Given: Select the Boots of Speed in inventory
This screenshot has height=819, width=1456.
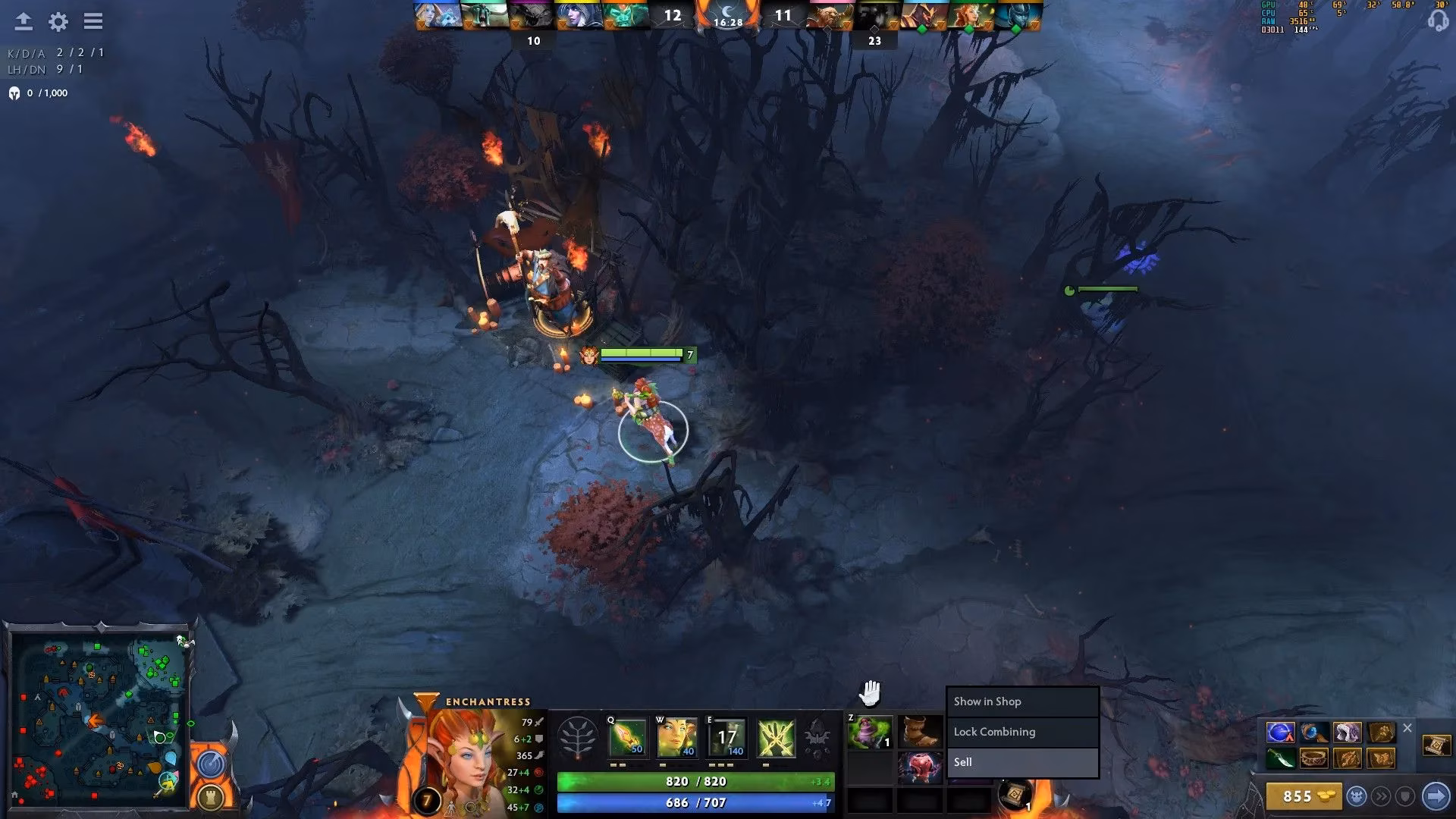Looking at the screenshot, I should (920, 731).
